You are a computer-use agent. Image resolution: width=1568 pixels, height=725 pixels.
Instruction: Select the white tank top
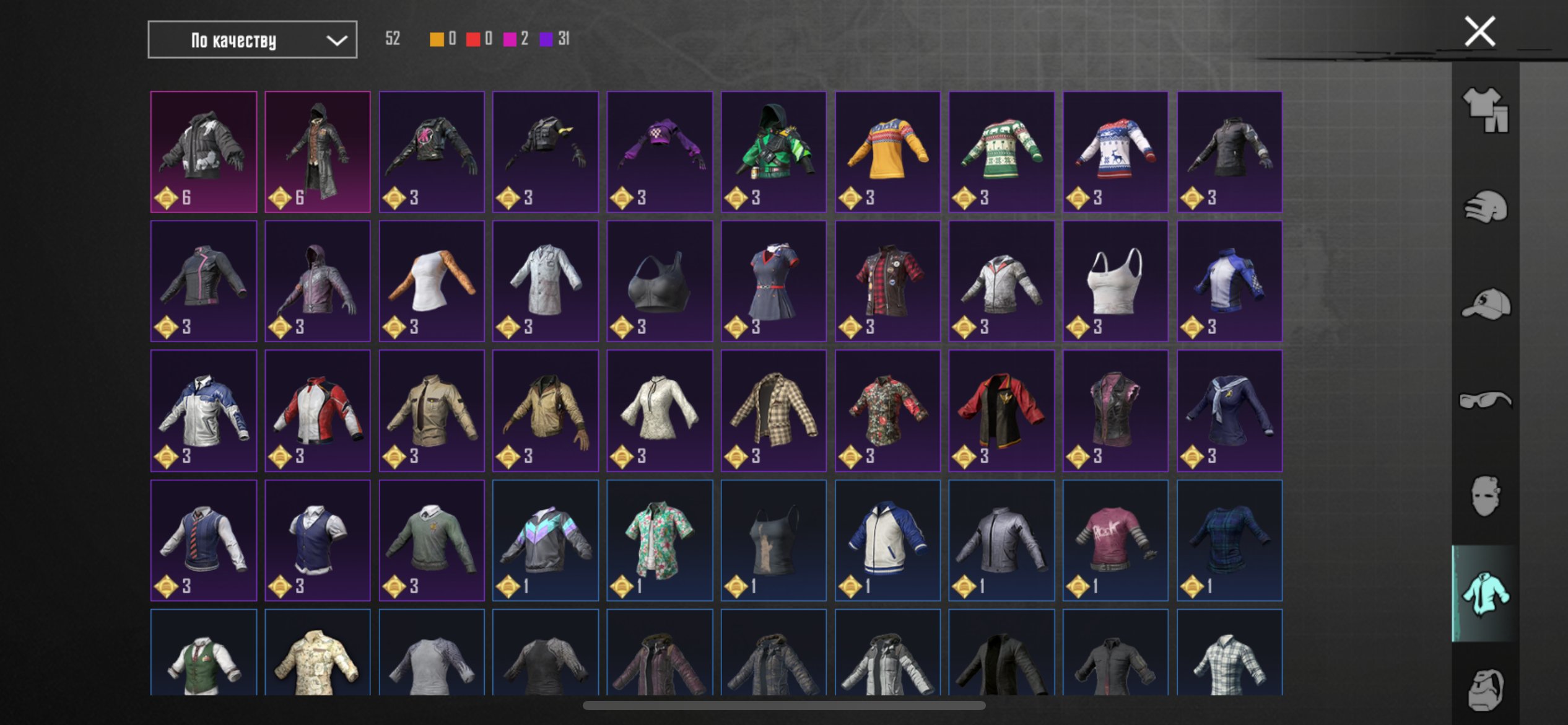tap(1115, 281)
